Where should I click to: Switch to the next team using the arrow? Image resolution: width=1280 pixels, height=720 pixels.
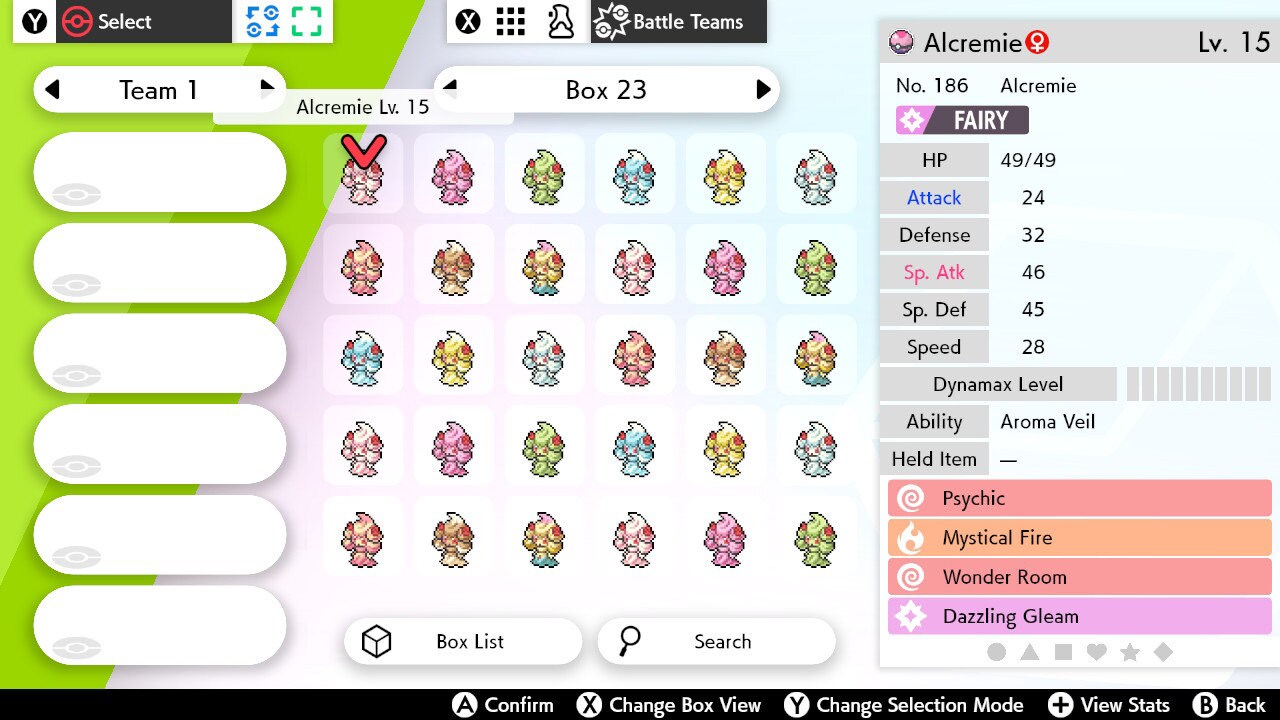point(267,89)
